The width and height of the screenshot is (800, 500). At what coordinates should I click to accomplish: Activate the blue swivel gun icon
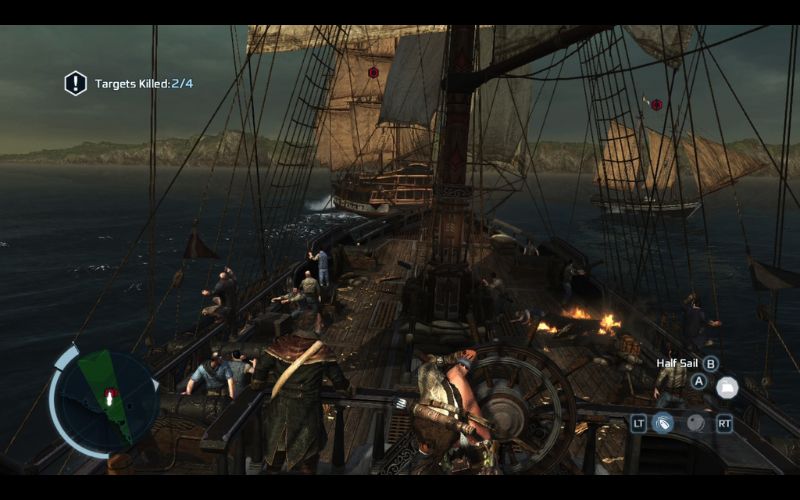663,423
